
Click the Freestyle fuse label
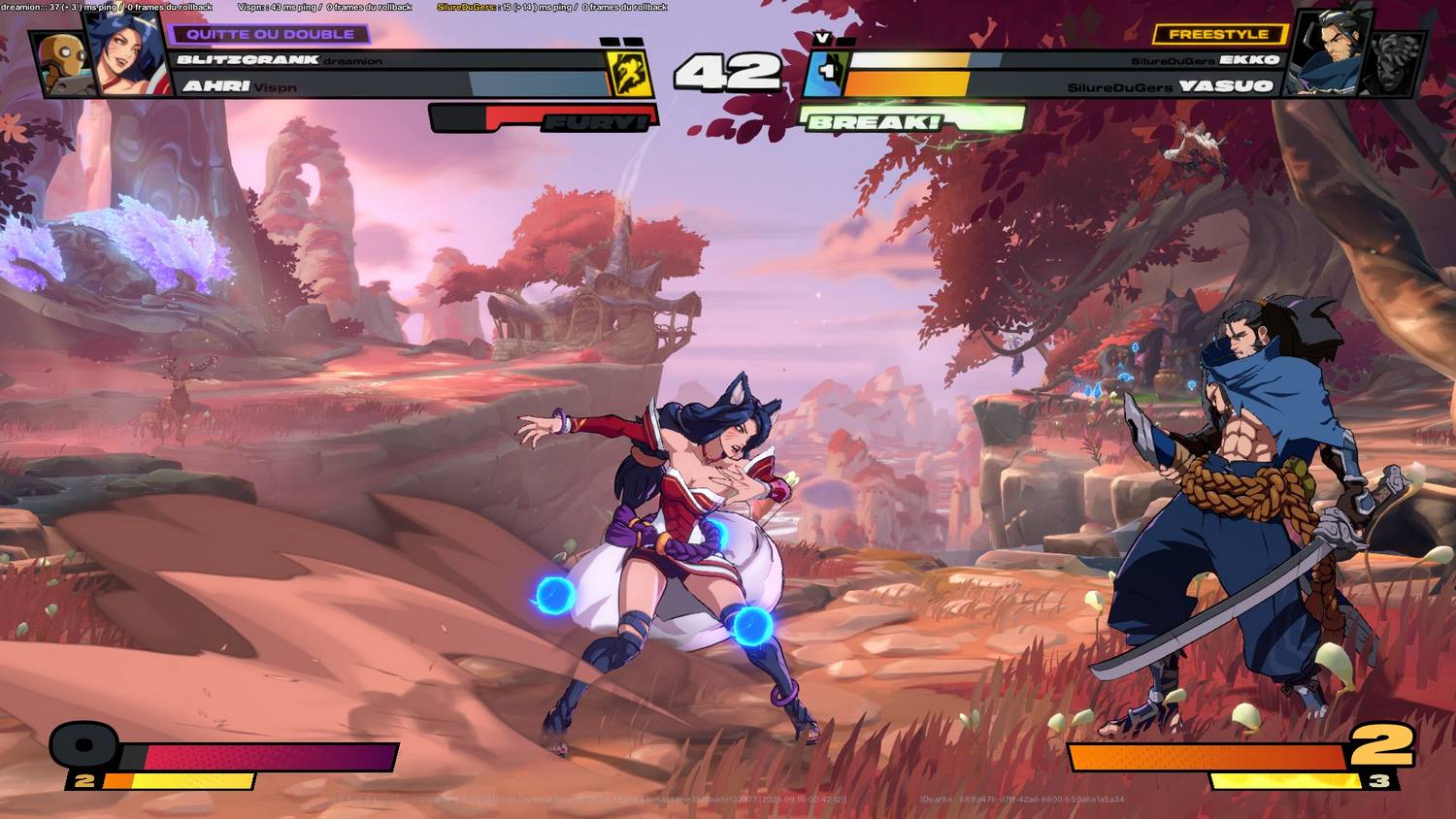point(1218,34)
